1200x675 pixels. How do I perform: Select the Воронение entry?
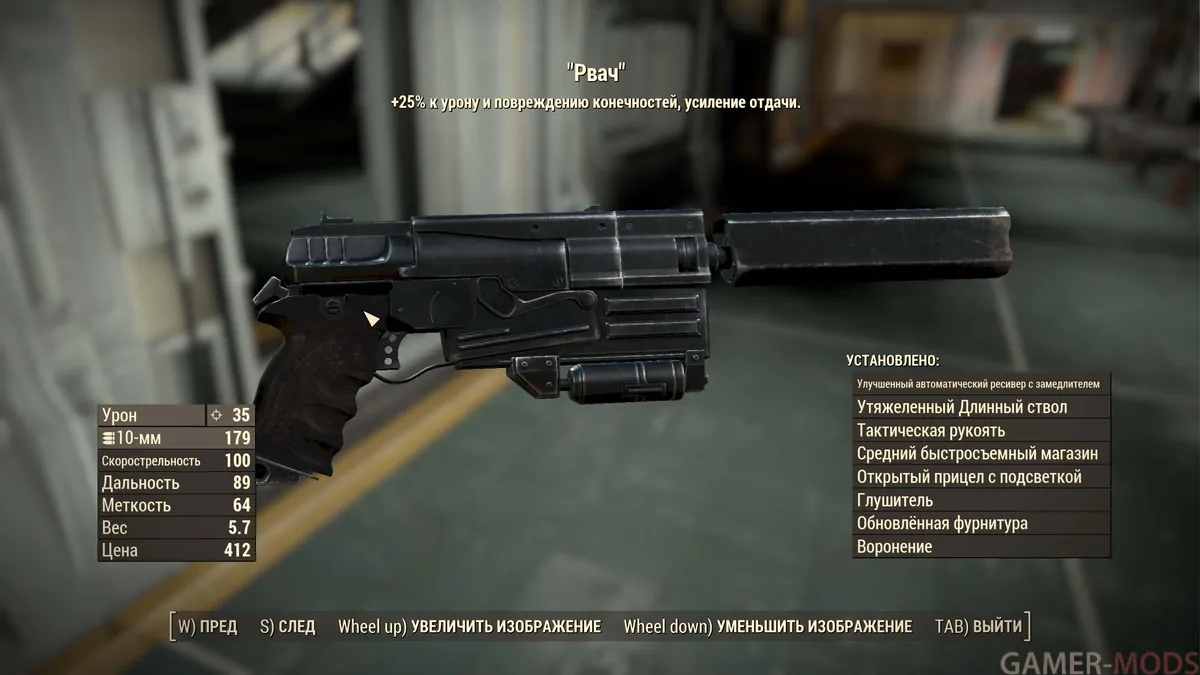981,547
